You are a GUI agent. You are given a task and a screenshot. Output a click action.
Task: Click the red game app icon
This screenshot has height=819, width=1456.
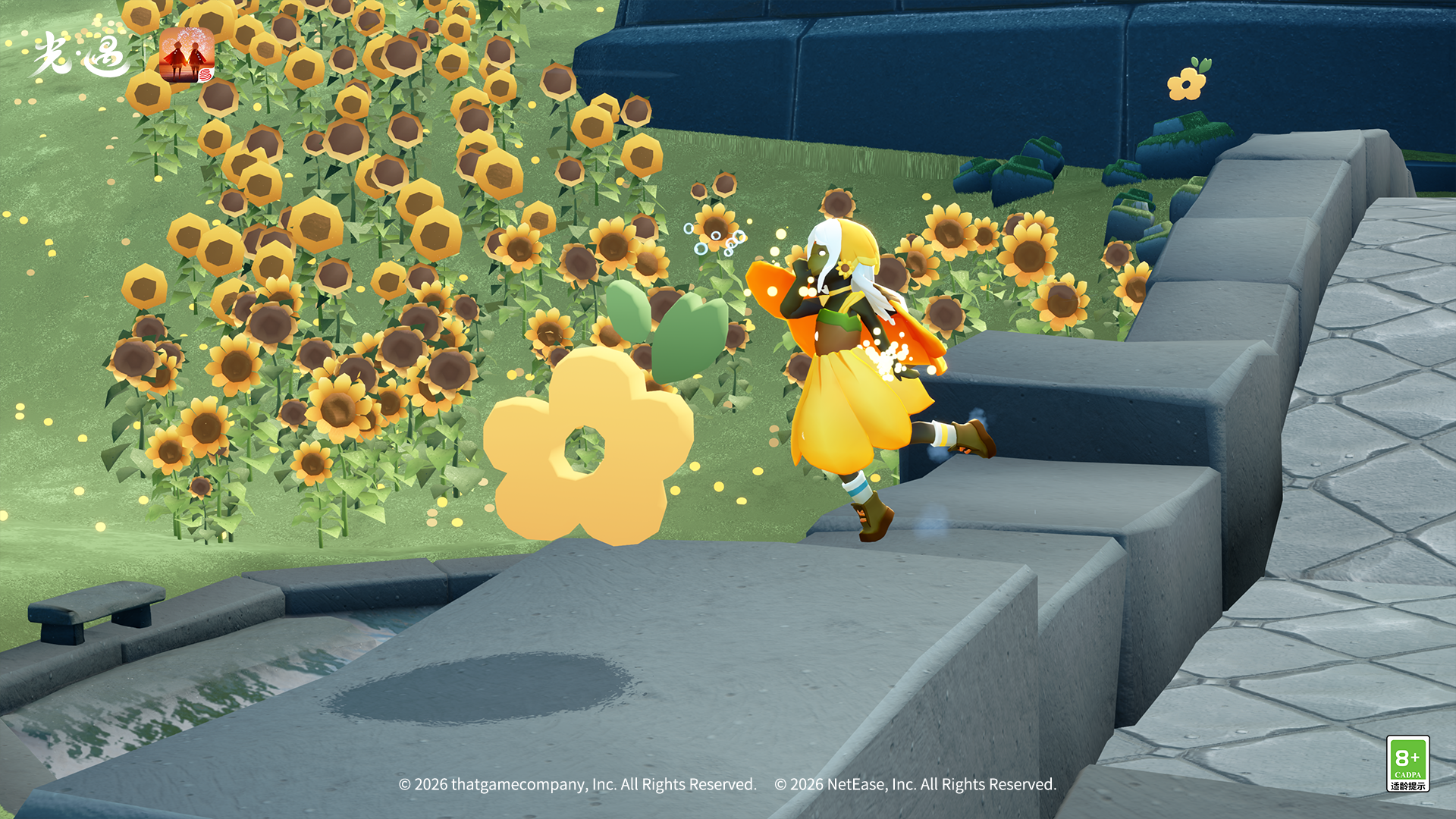coord(187,55)
